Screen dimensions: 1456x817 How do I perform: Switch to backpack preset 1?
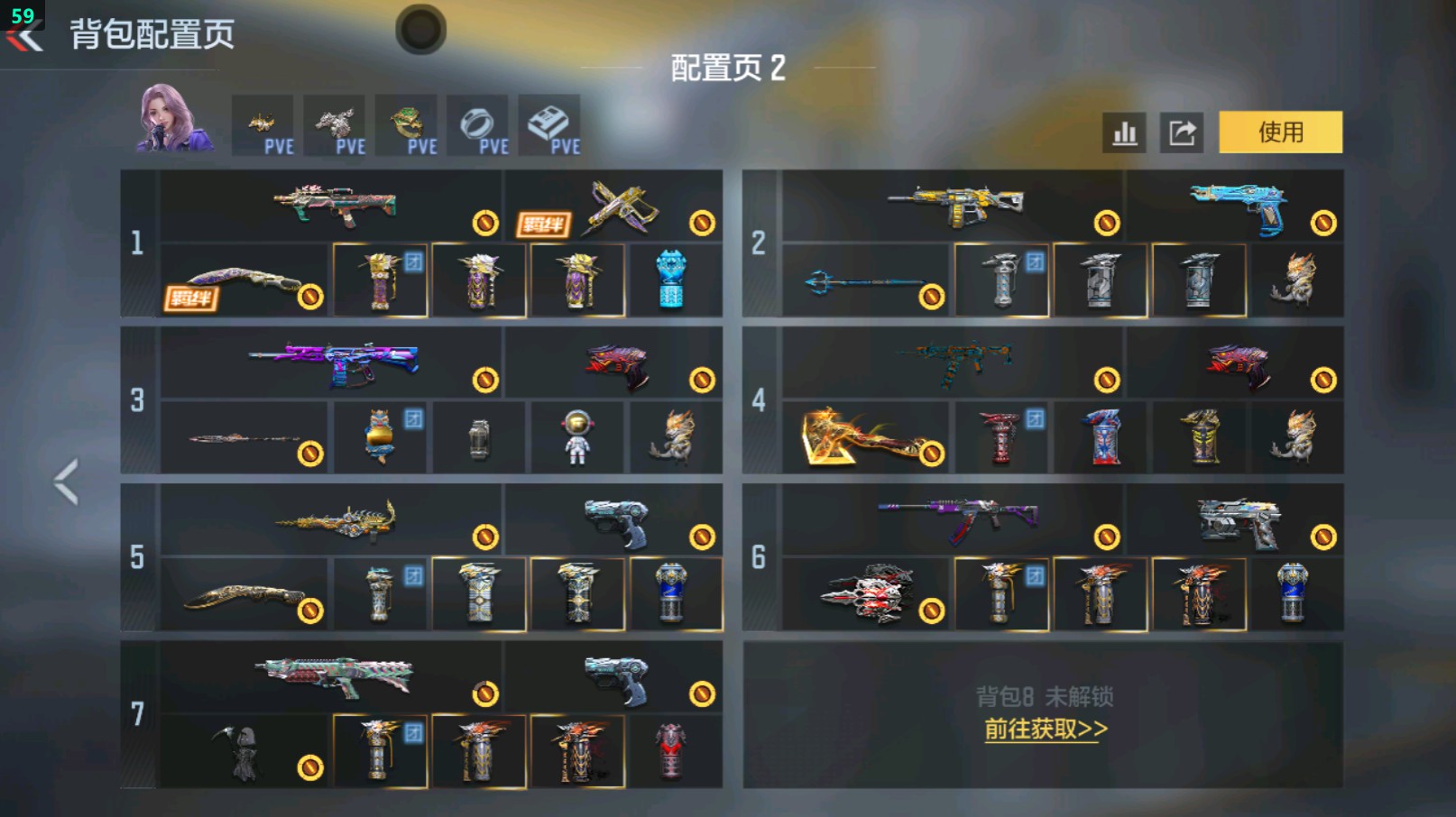click(136, 240)
